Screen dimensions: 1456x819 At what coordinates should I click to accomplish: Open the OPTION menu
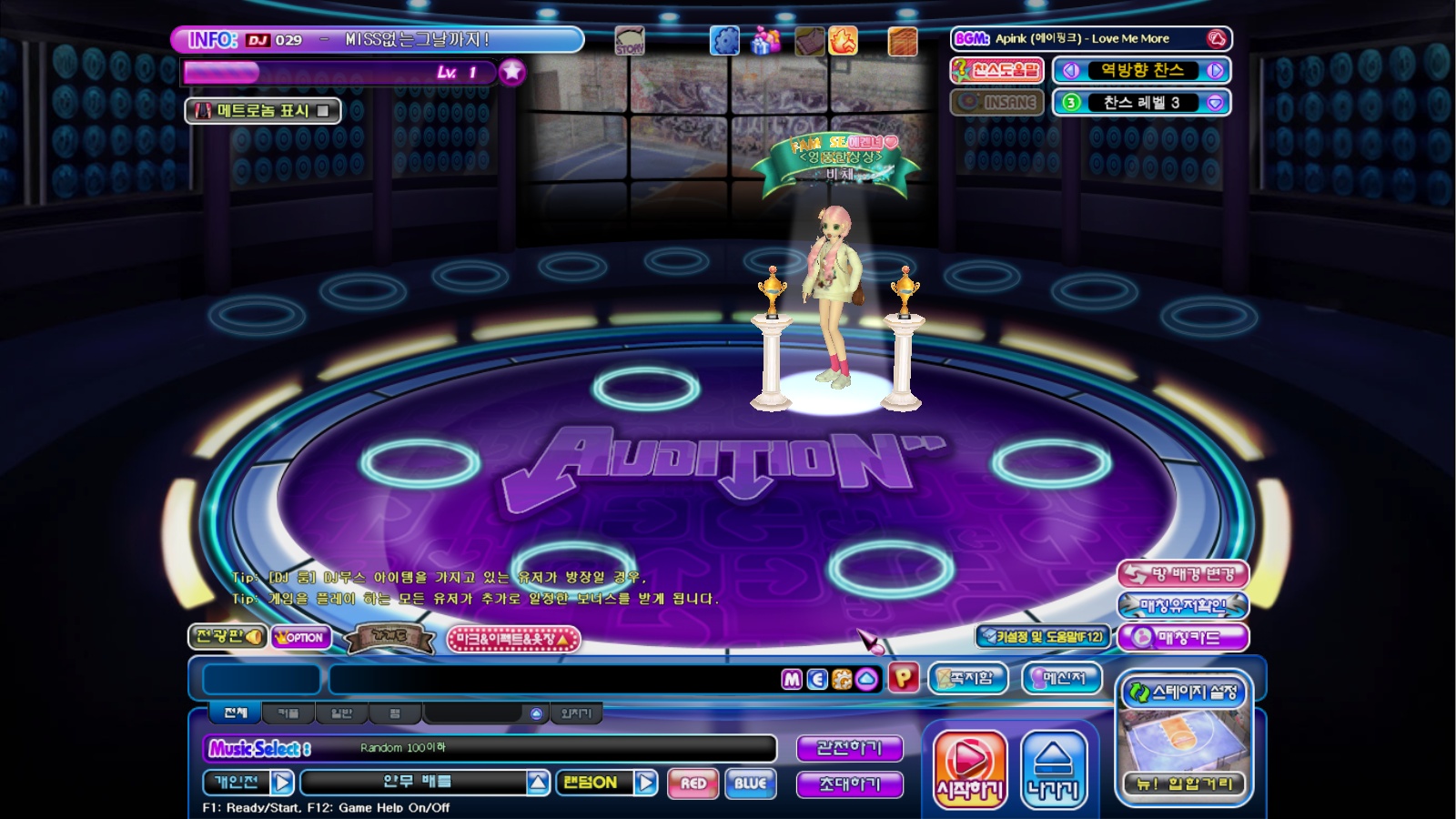(x=300, y=638)
